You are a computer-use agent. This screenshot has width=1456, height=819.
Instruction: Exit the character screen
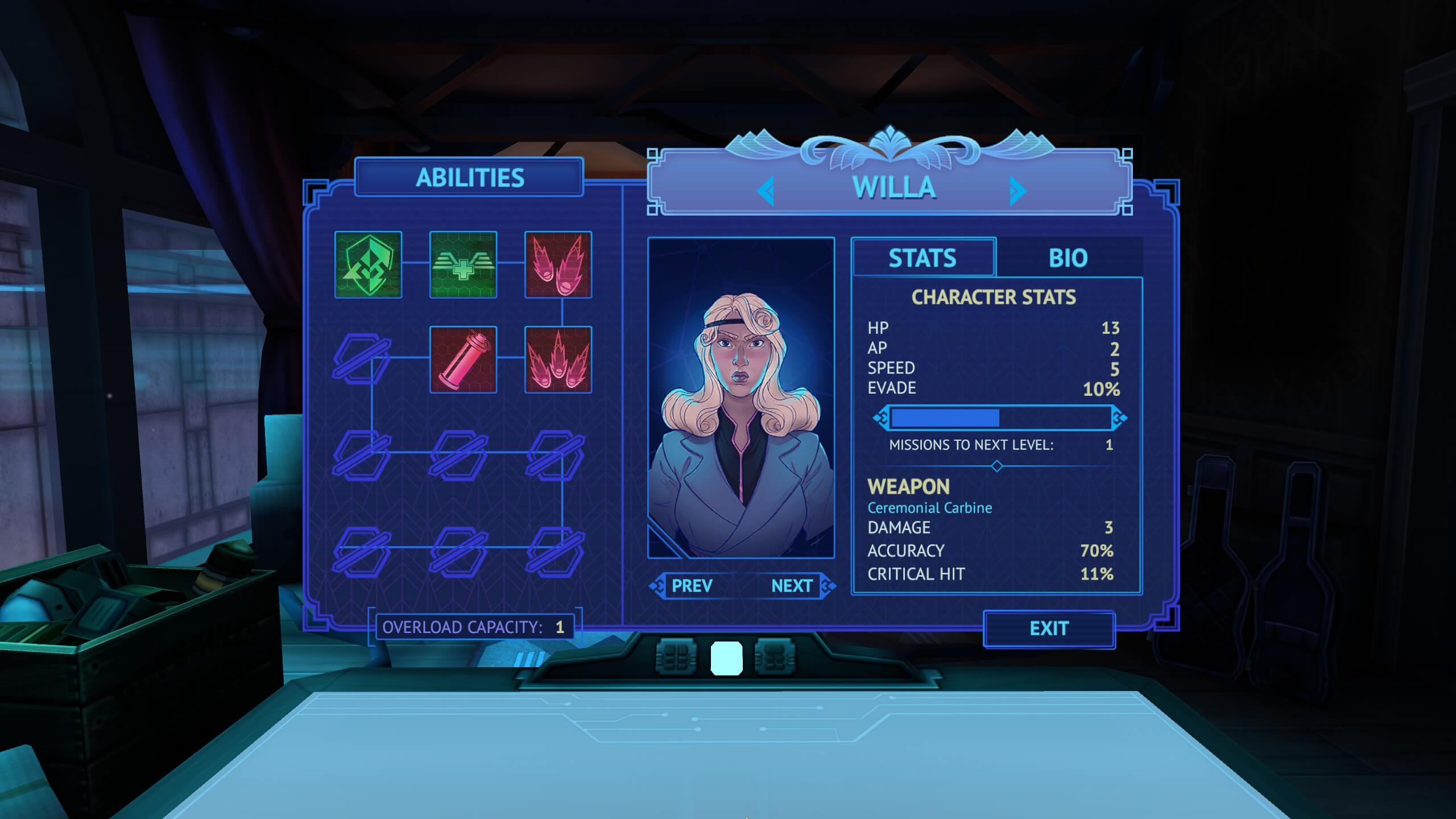tap(1049, 628)
